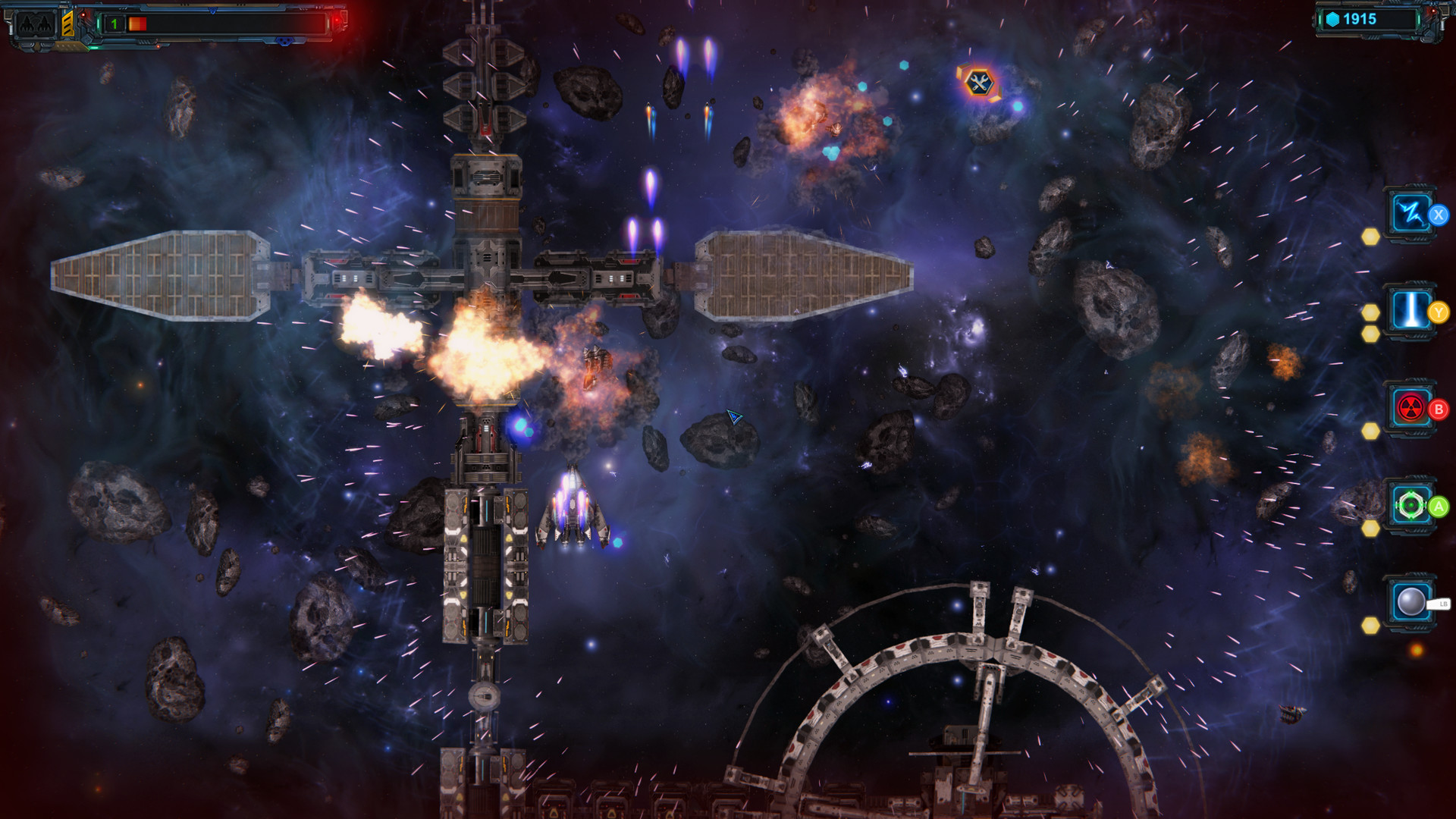Expand the yellow striped panel on the HUD
Viewport: 1456px width, 819px height.
click(x=68, y=25)
